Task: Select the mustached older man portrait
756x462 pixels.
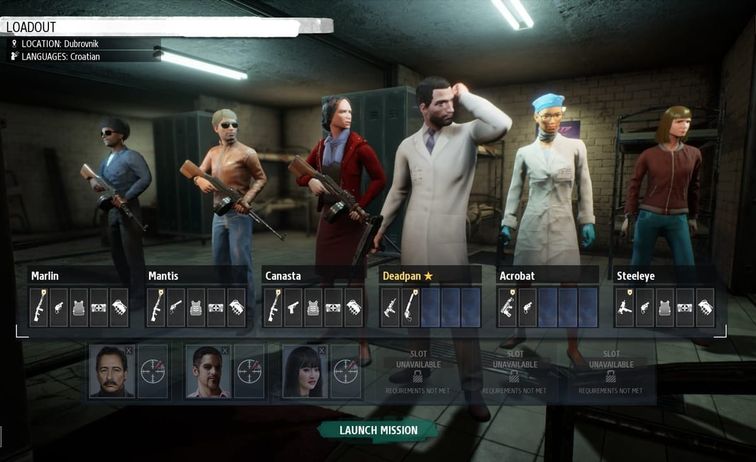Action: pos(111,371)
